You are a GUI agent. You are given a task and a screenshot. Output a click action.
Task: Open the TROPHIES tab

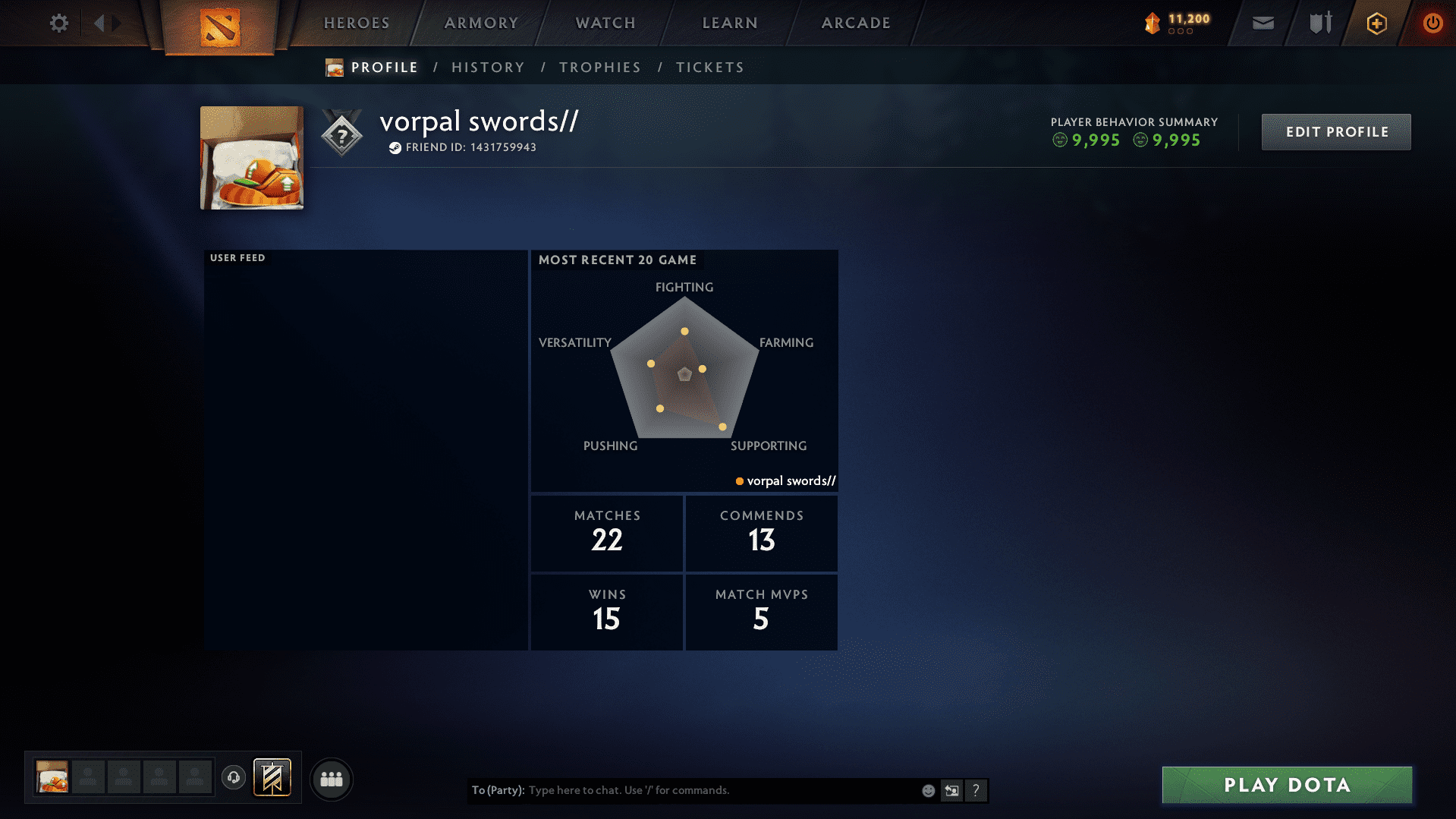[599, 67]
